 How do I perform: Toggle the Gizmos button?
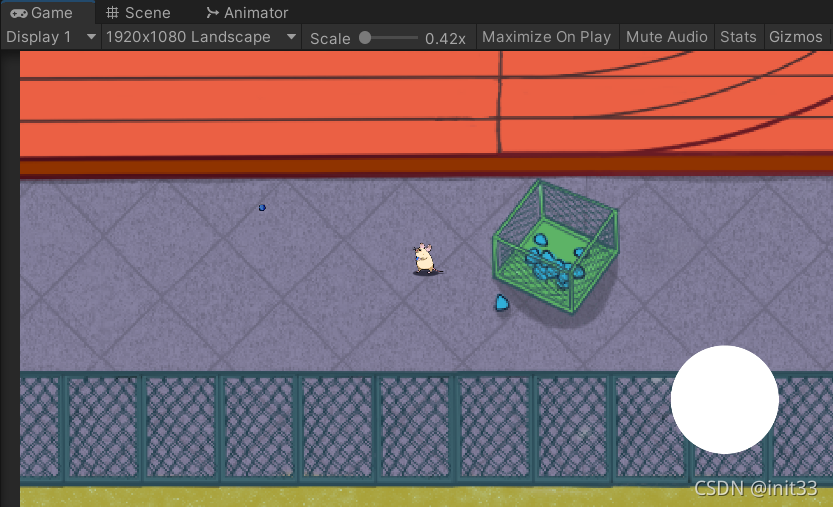(795, 37)
